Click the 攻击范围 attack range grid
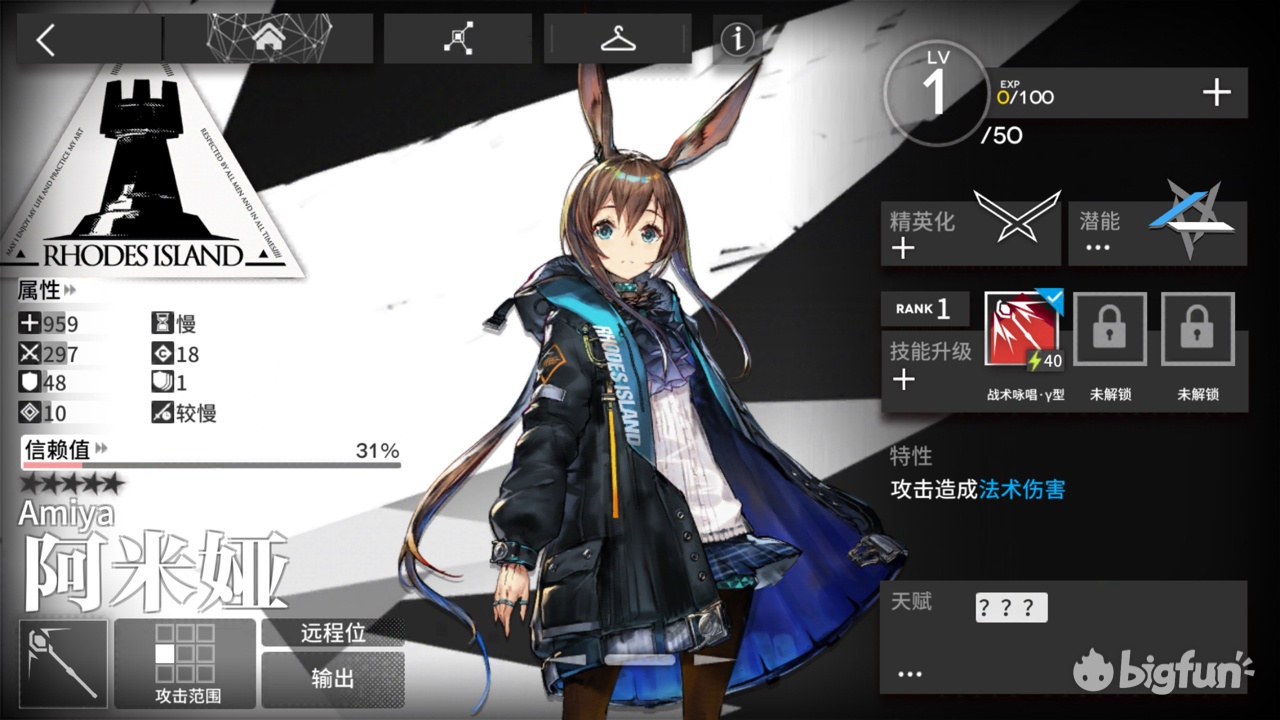The image size is (1280, 720). click(184, 655)
